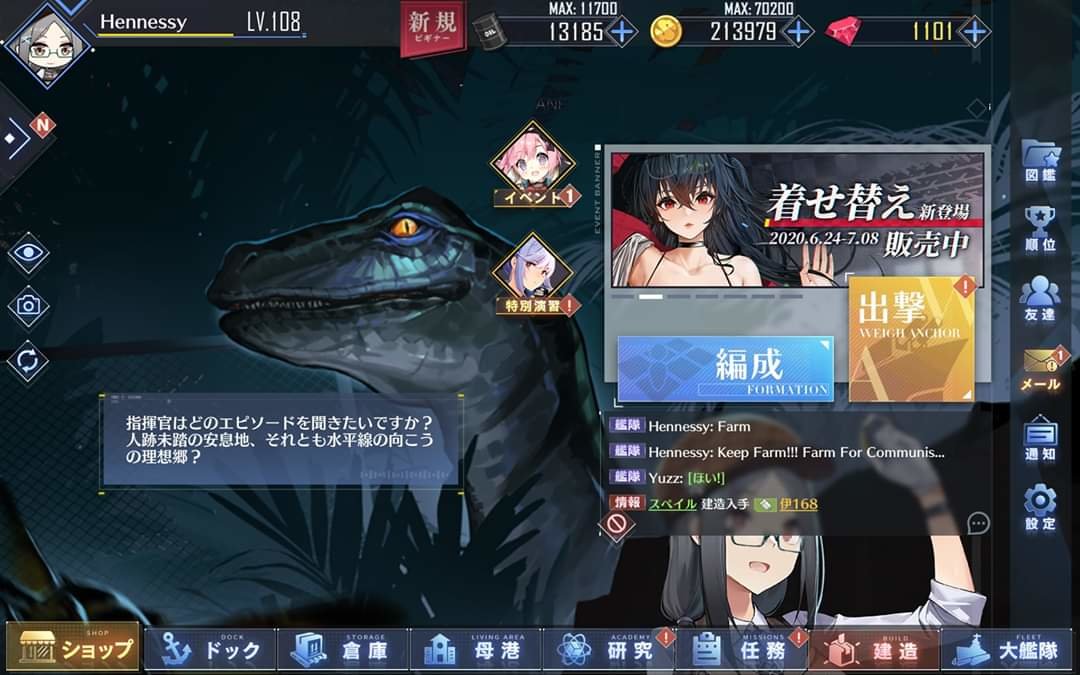Open the ショップ shop menu
The height and width of the screenshot is (675, 1080).
[x=72, y=649]
